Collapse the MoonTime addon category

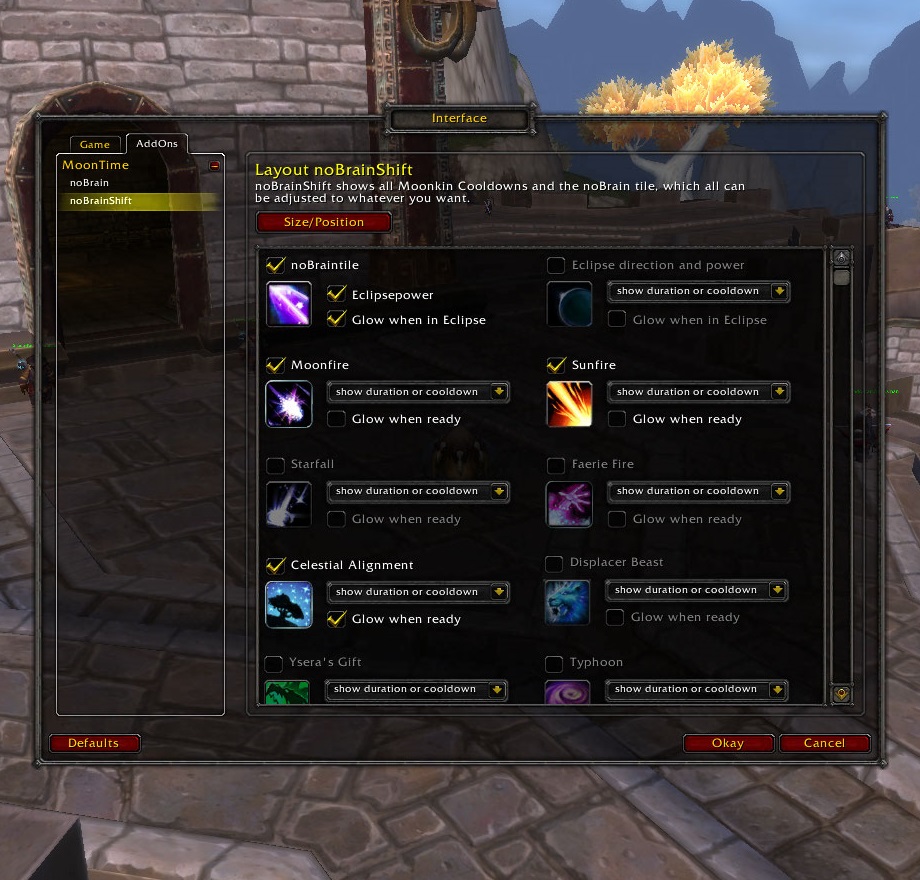(214, 166)
